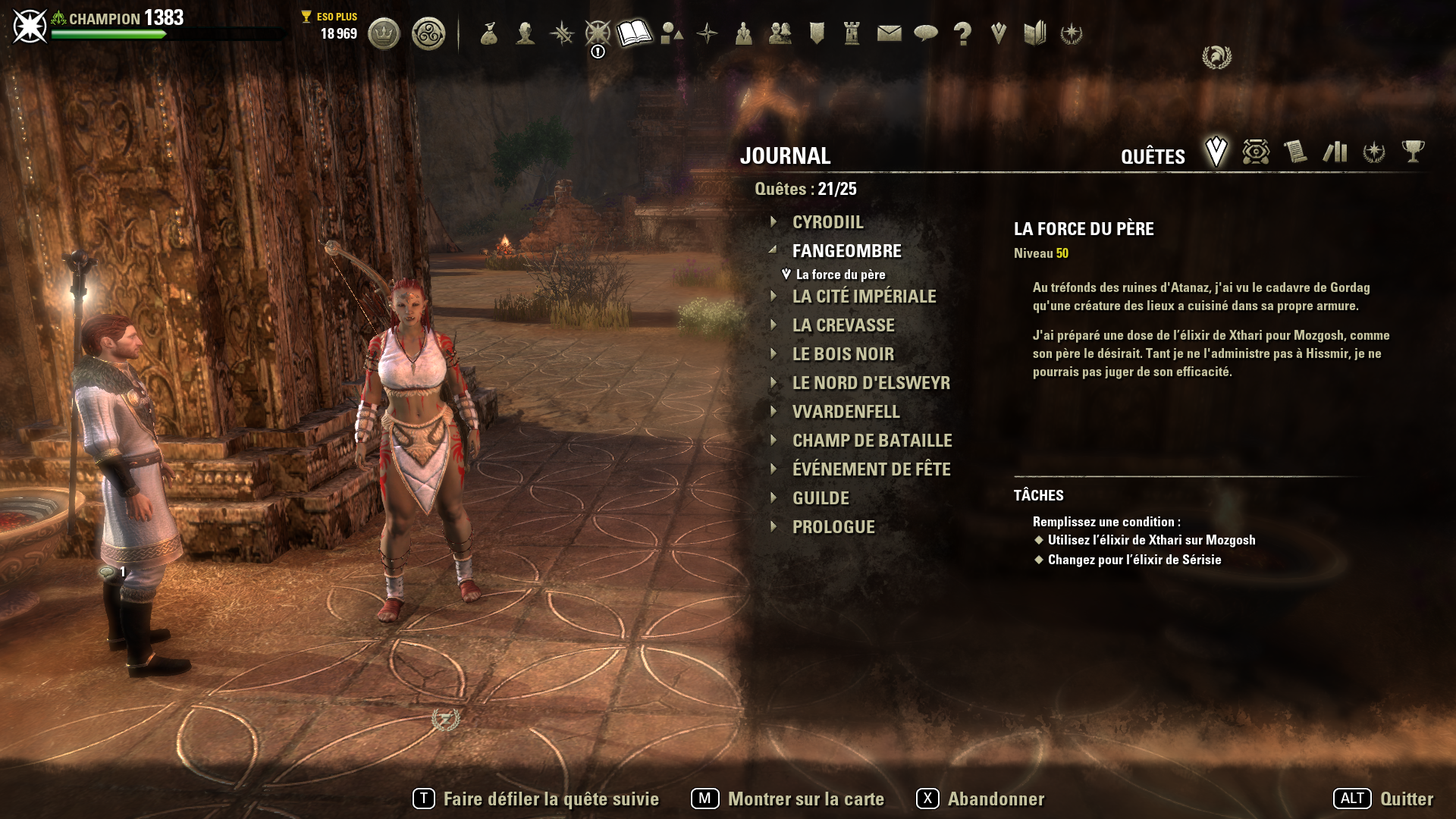Open the inventory bag icon

tap(489, 33)
